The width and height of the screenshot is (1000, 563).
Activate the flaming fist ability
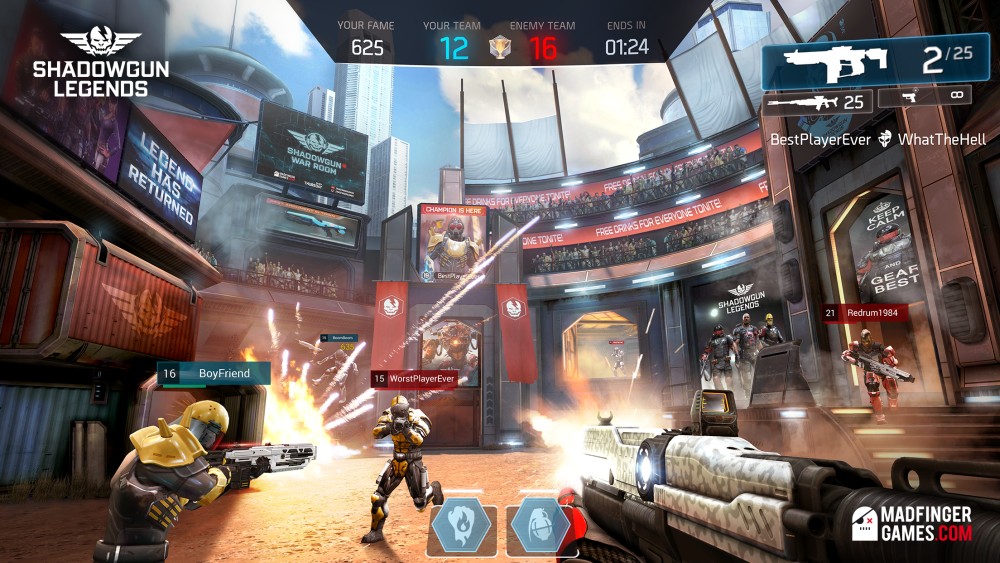462,522
